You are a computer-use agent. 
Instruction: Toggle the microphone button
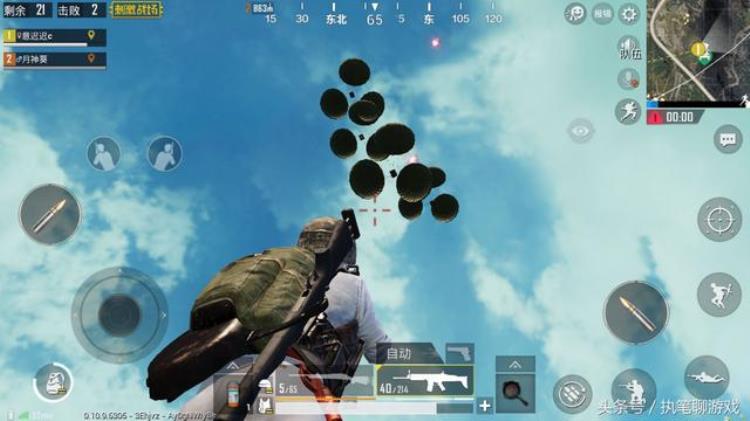coord(628,80)
